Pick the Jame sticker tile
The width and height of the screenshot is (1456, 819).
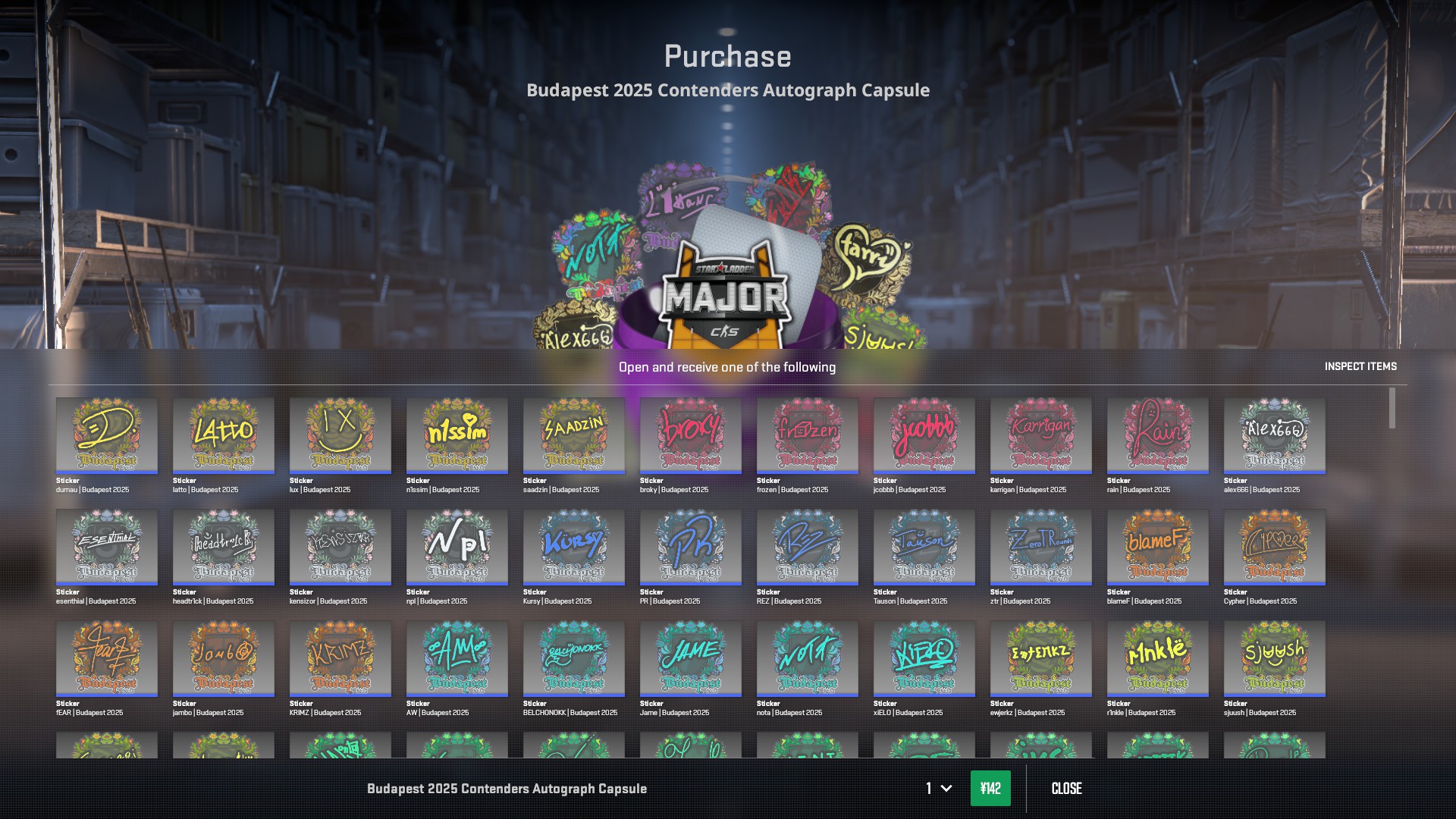[x=691, y=658]
